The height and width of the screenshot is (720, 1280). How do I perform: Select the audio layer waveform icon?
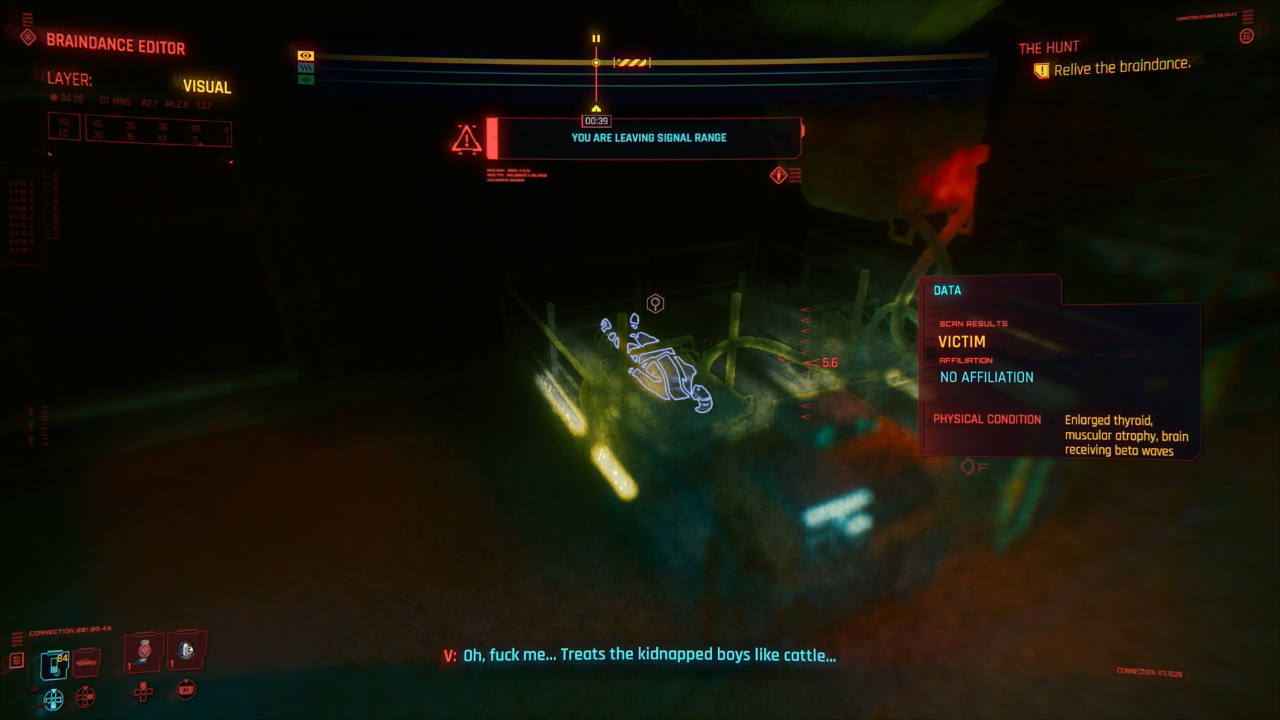click(x=306, y=80)
